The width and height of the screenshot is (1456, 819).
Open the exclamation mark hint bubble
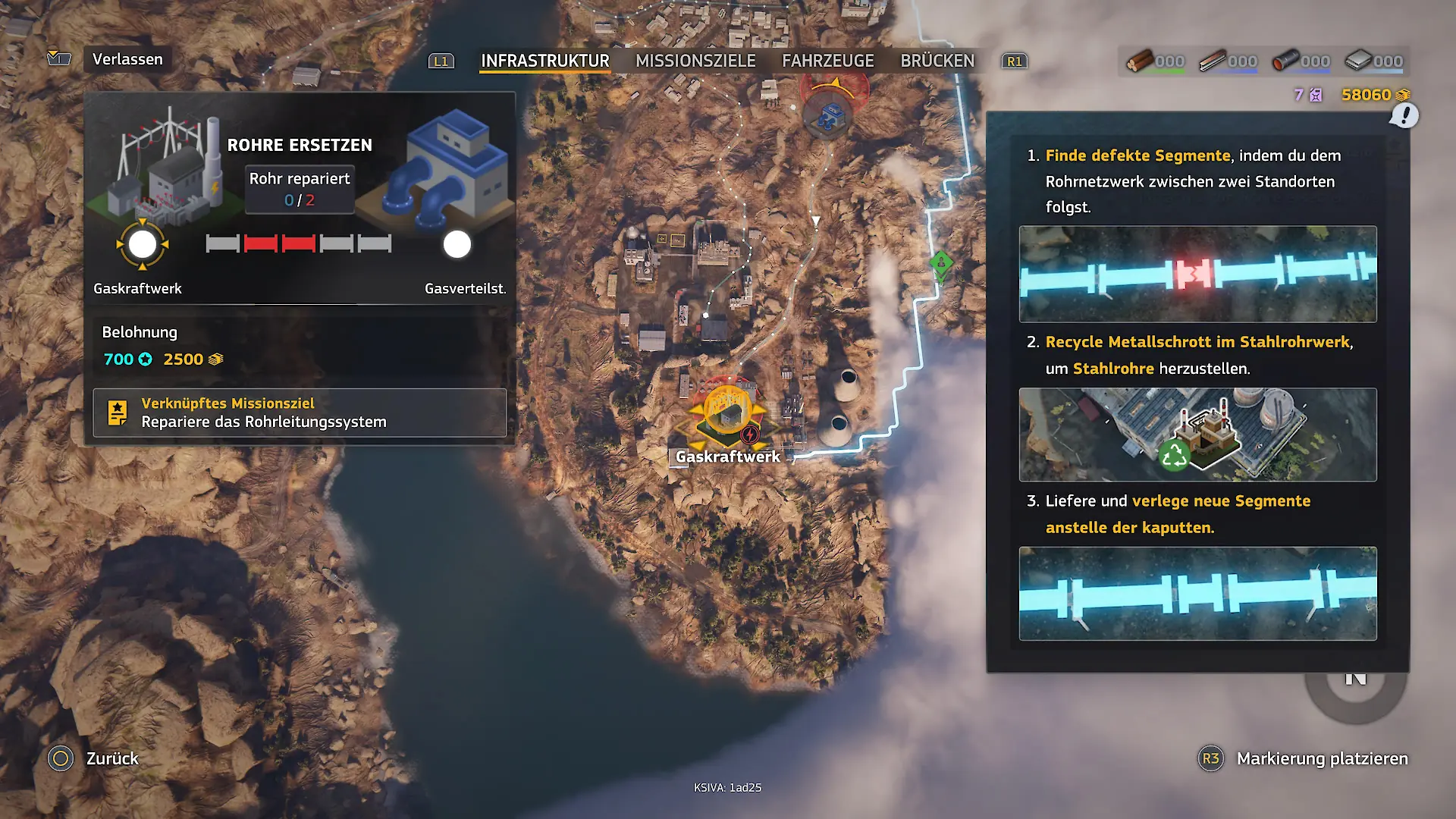pos(1404,116)
